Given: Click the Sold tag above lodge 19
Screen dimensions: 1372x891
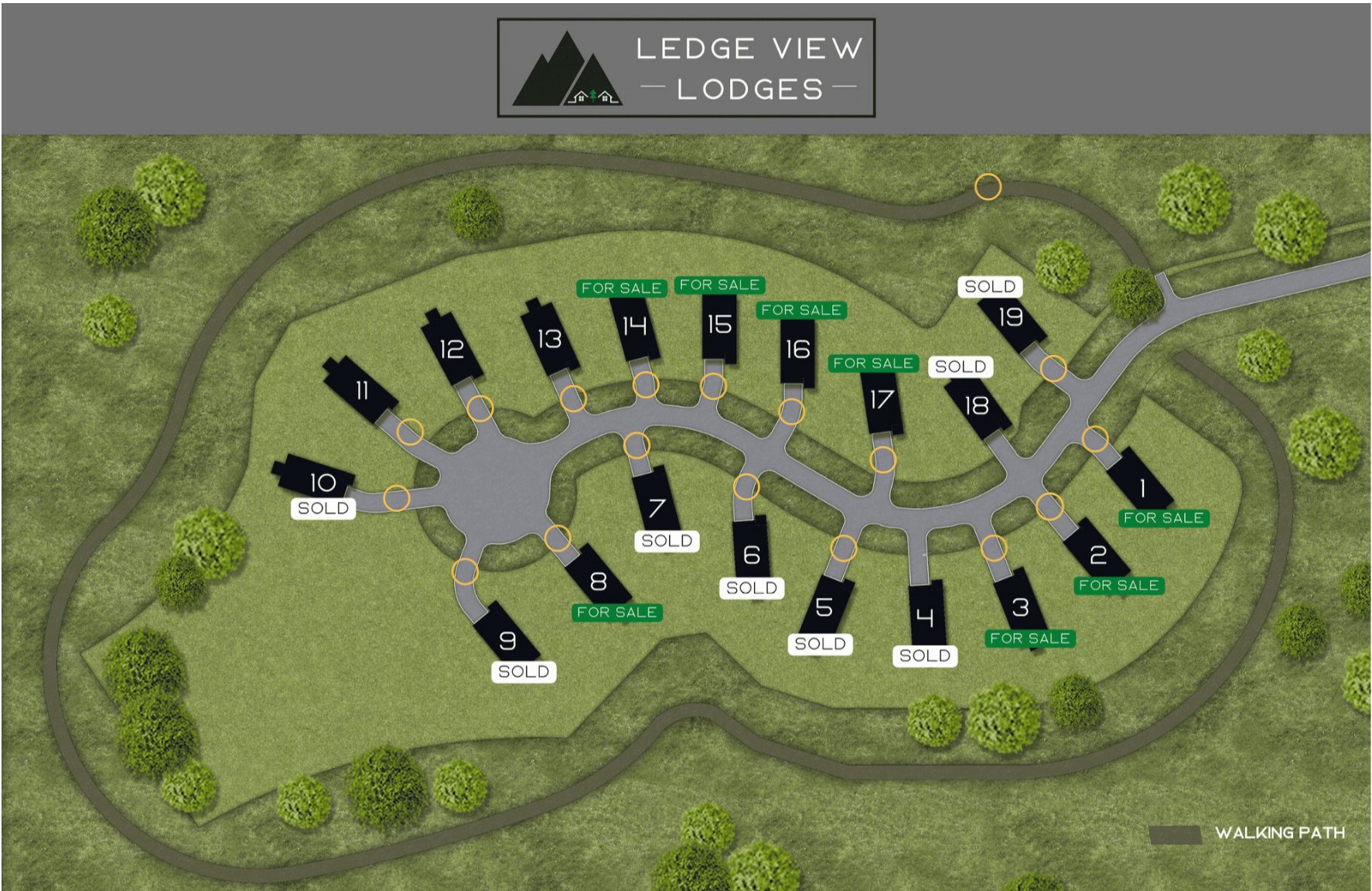Looking at the screenshot, I should pos(990,287).
